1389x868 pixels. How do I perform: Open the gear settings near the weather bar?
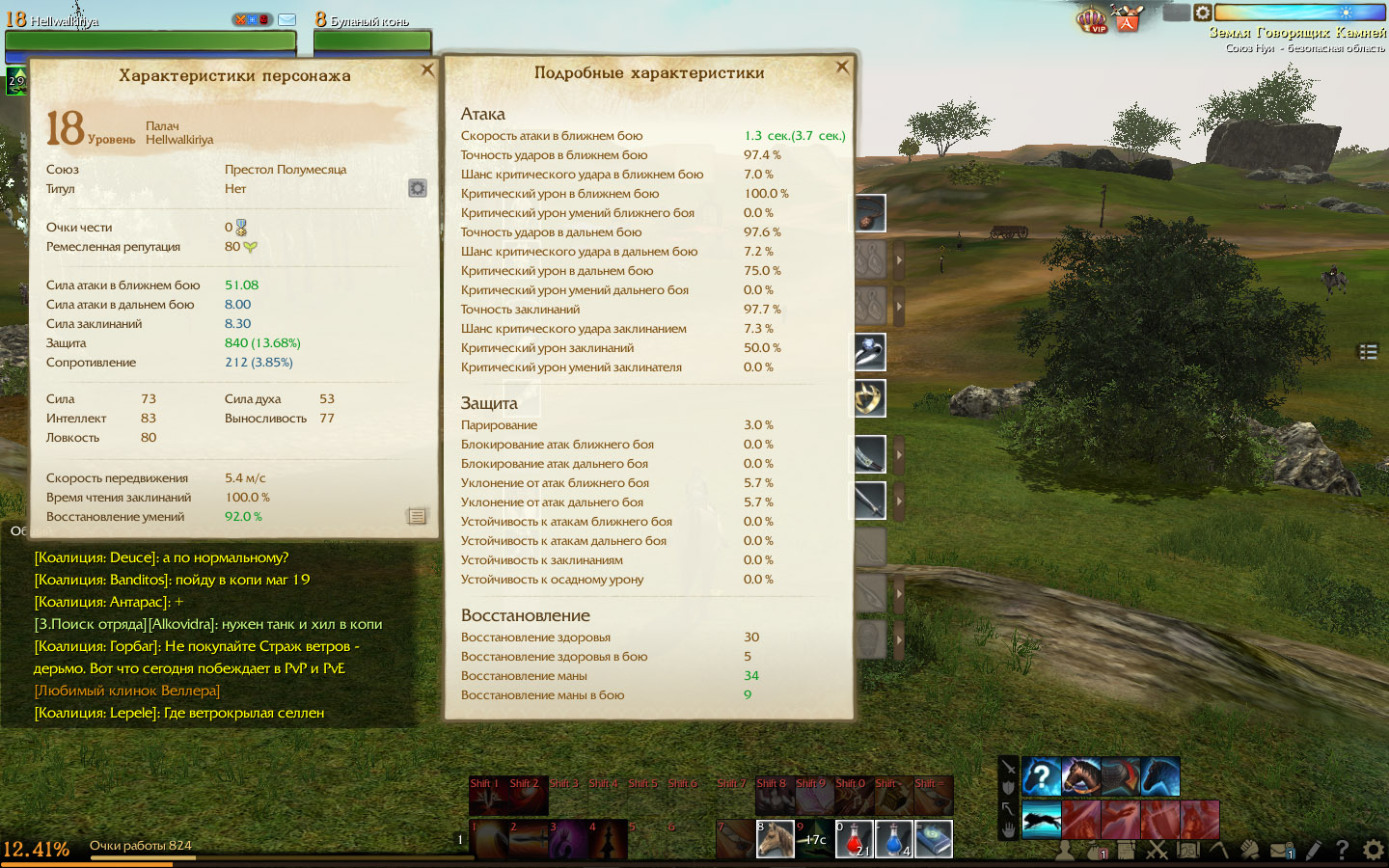1203,13
